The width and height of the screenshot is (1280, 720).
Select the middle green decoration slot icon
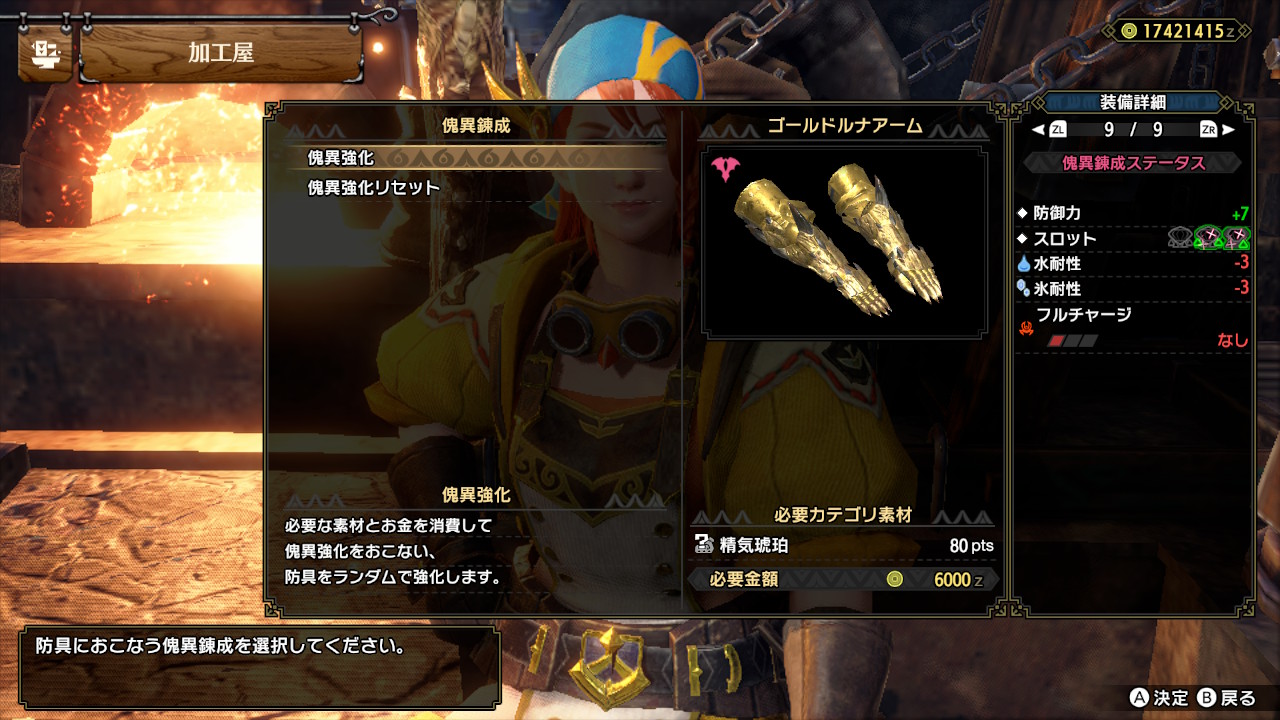1209,237
